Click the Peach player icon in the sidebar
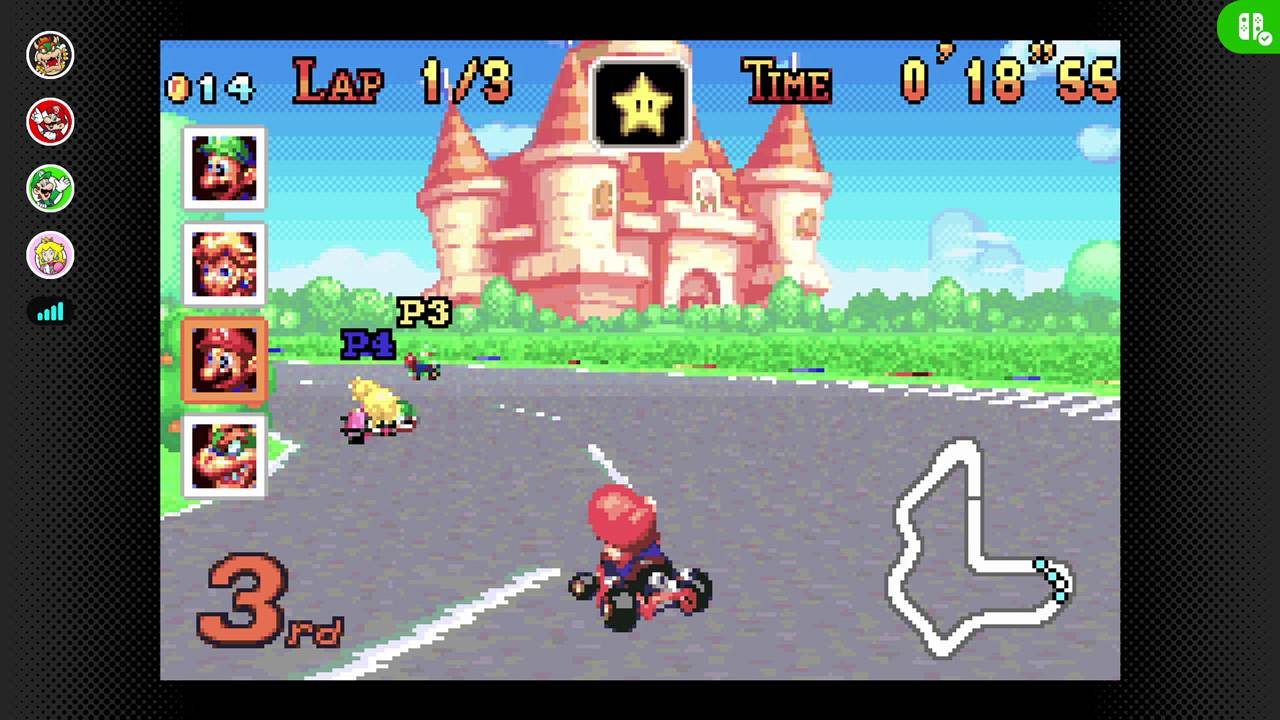 point(50,255)
